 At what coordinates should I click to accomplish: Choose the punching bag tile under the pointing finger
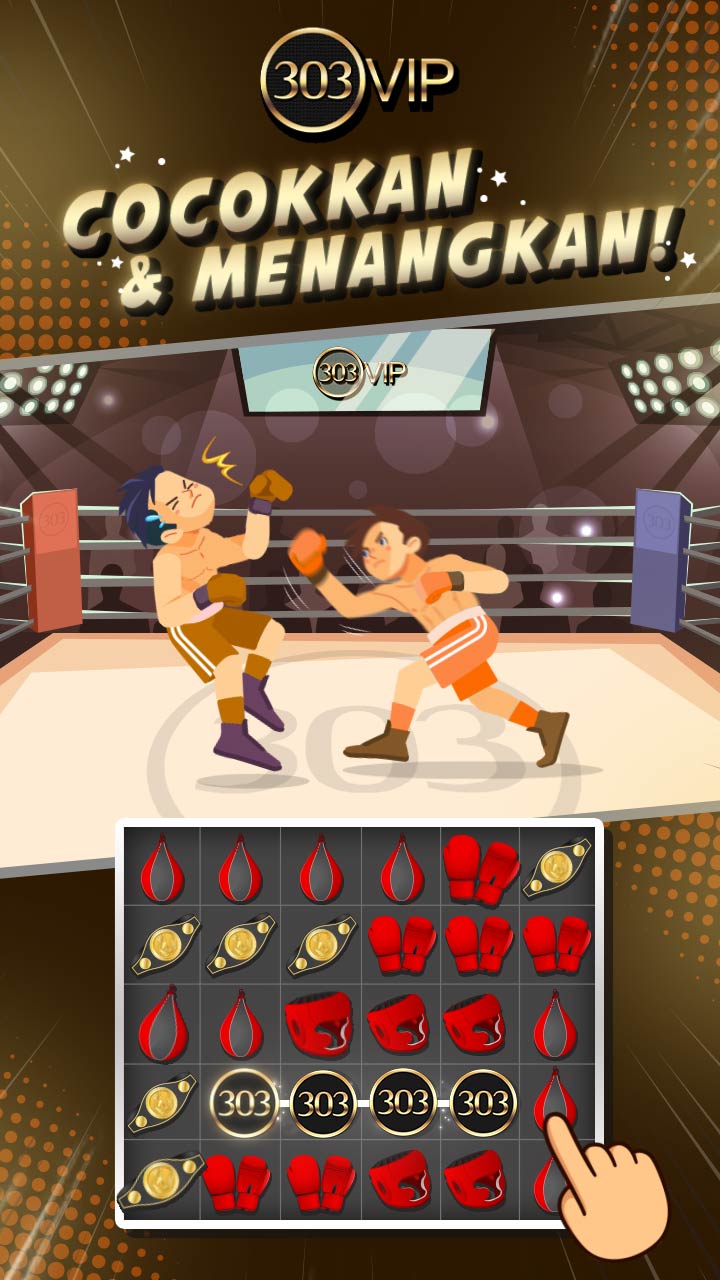tap(558, 1098)
